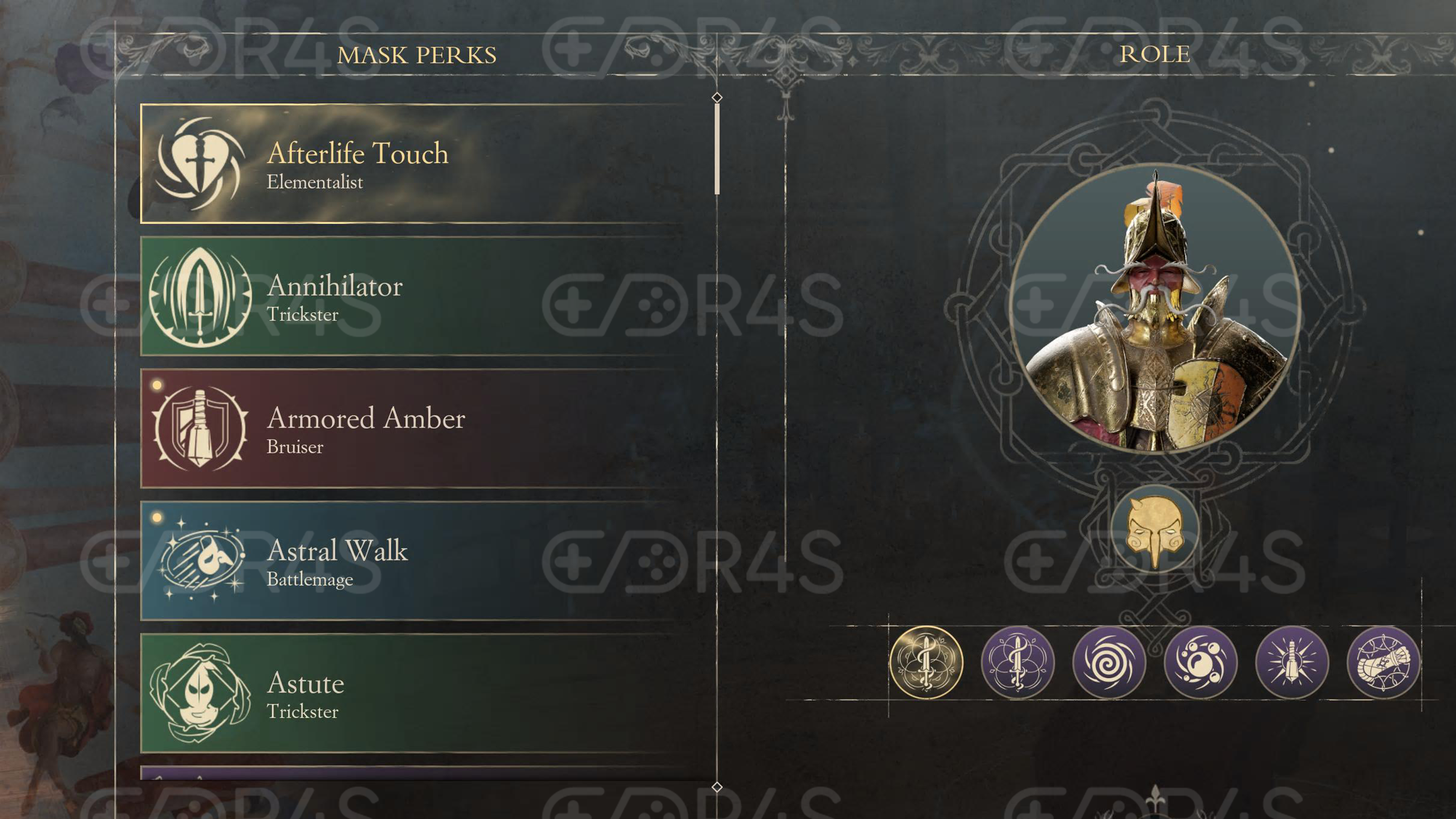Select the Astral Walk Battlemage perk
Viewport: 1456px width, 819px height.
tap(413, 561)
